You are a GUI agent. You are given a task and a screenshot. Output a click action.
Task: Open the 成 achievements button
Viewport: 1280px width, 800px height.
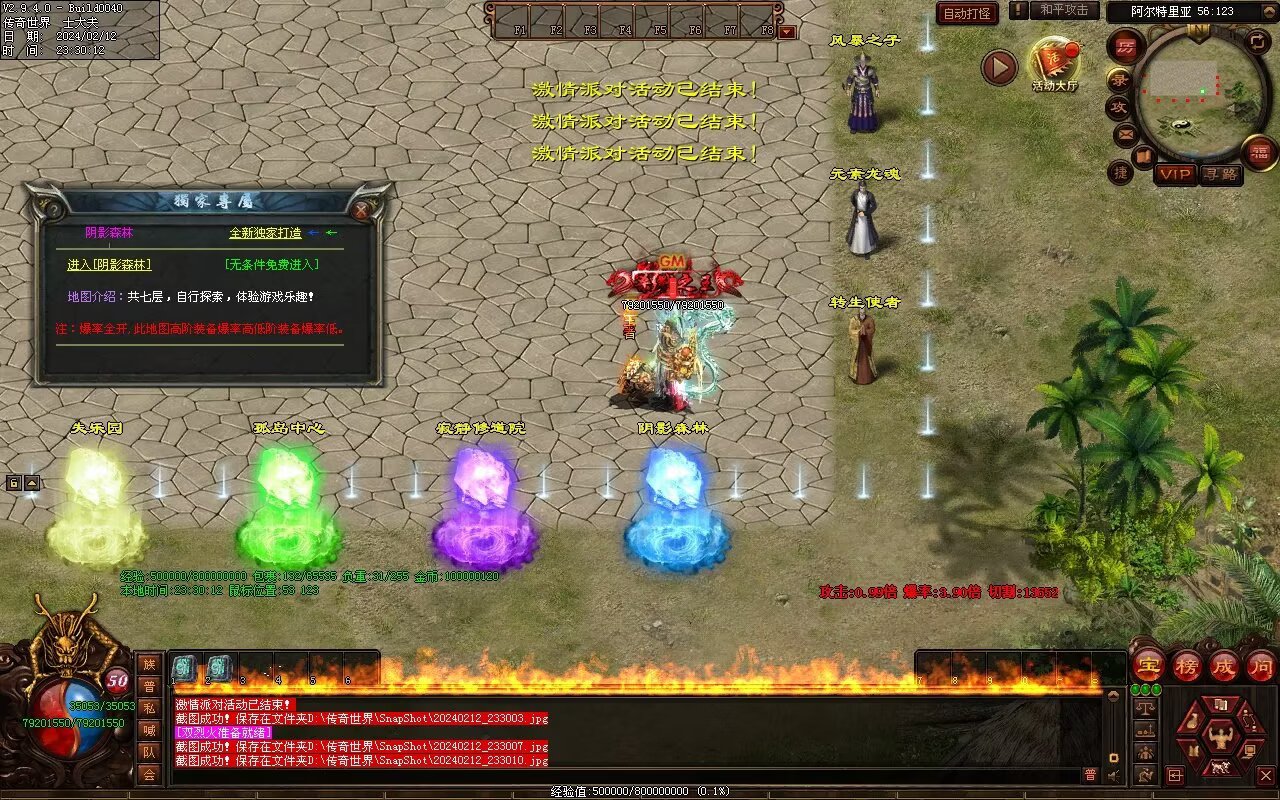tap(1224, 665)
